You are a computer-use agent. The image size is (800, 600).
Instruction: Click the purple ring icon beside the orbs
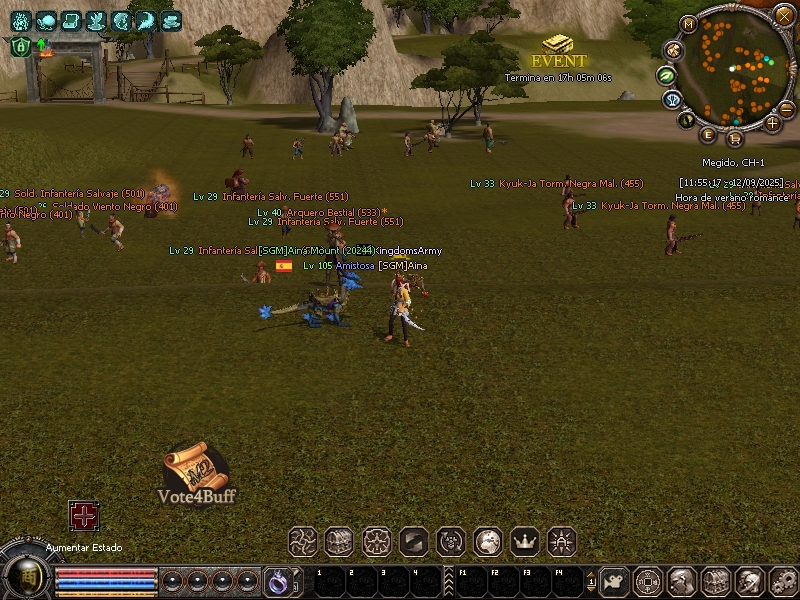pyautogui.click(x=277, y=581)
